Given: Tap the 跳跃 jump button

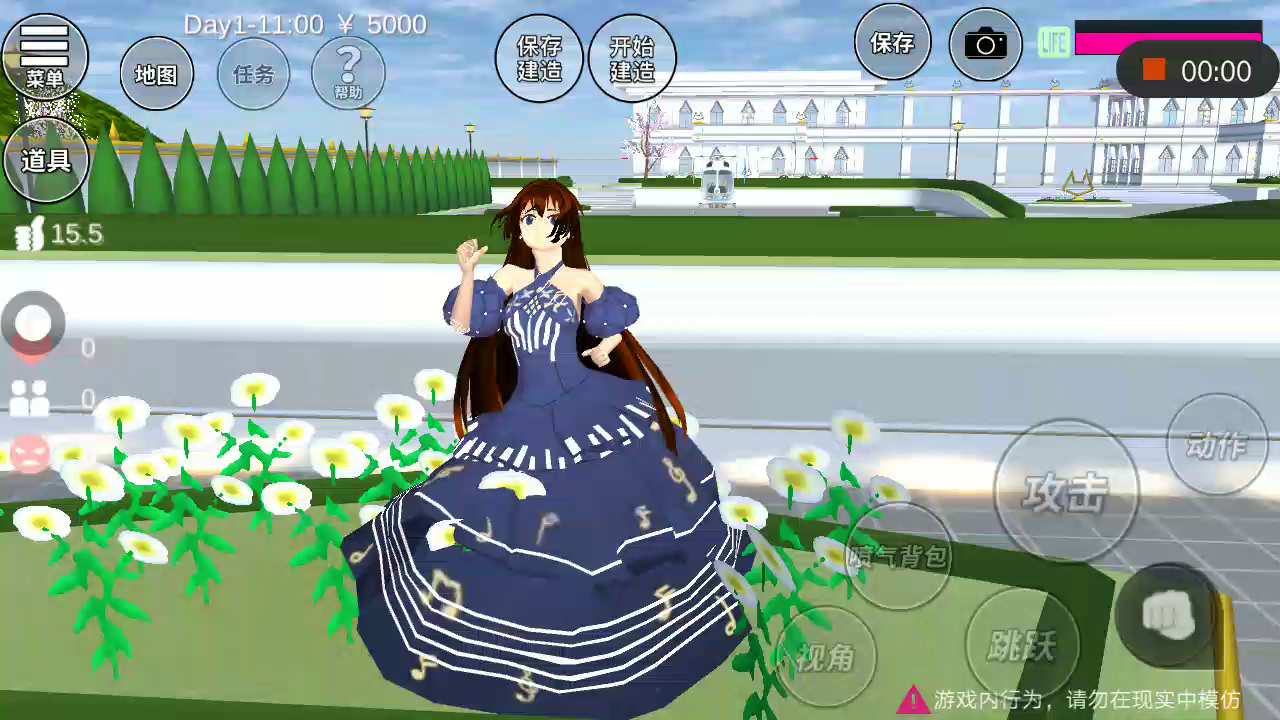Looking at the screenshot, I should (1022, 645).
